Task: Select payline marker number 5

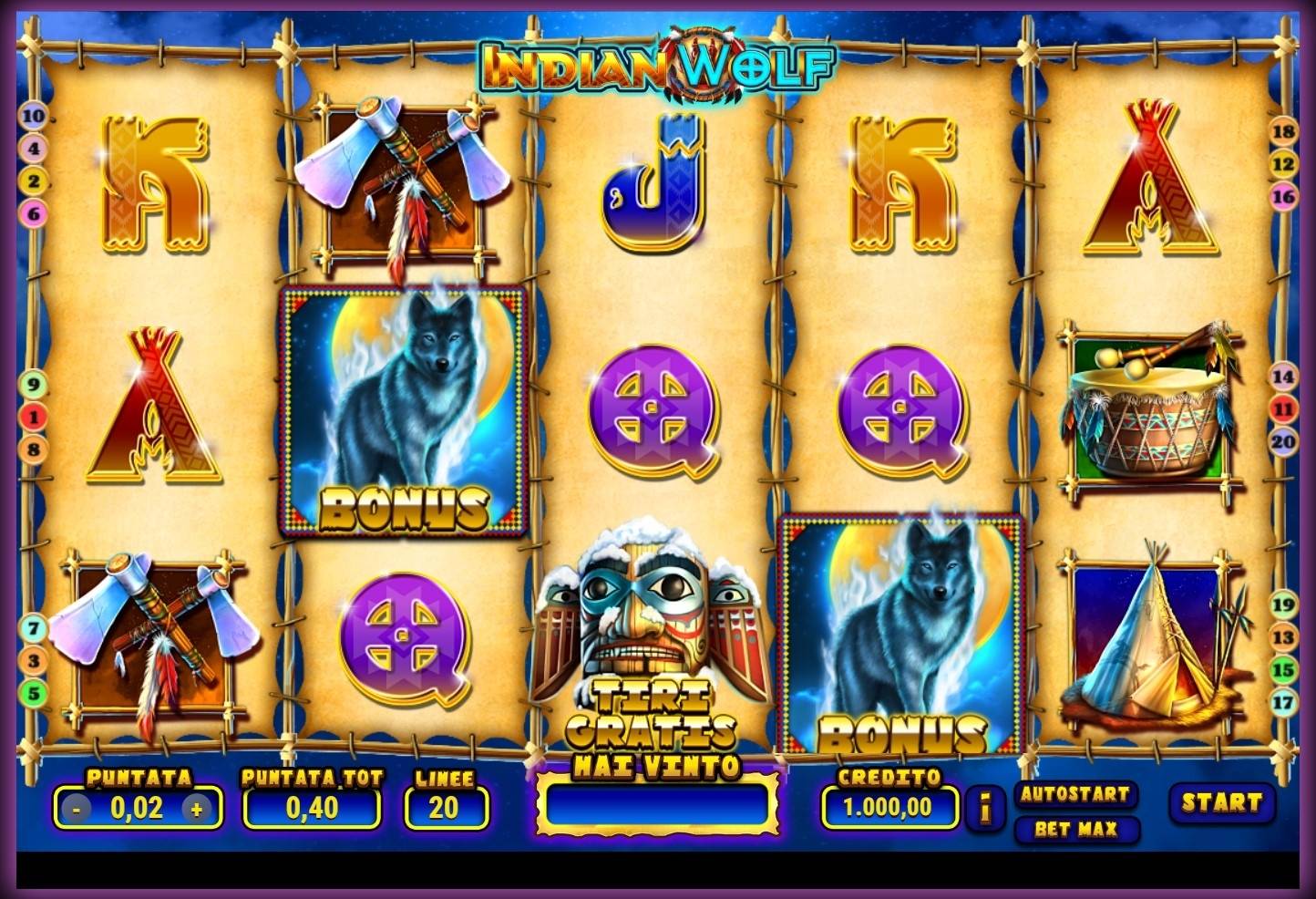Action: 33,694
